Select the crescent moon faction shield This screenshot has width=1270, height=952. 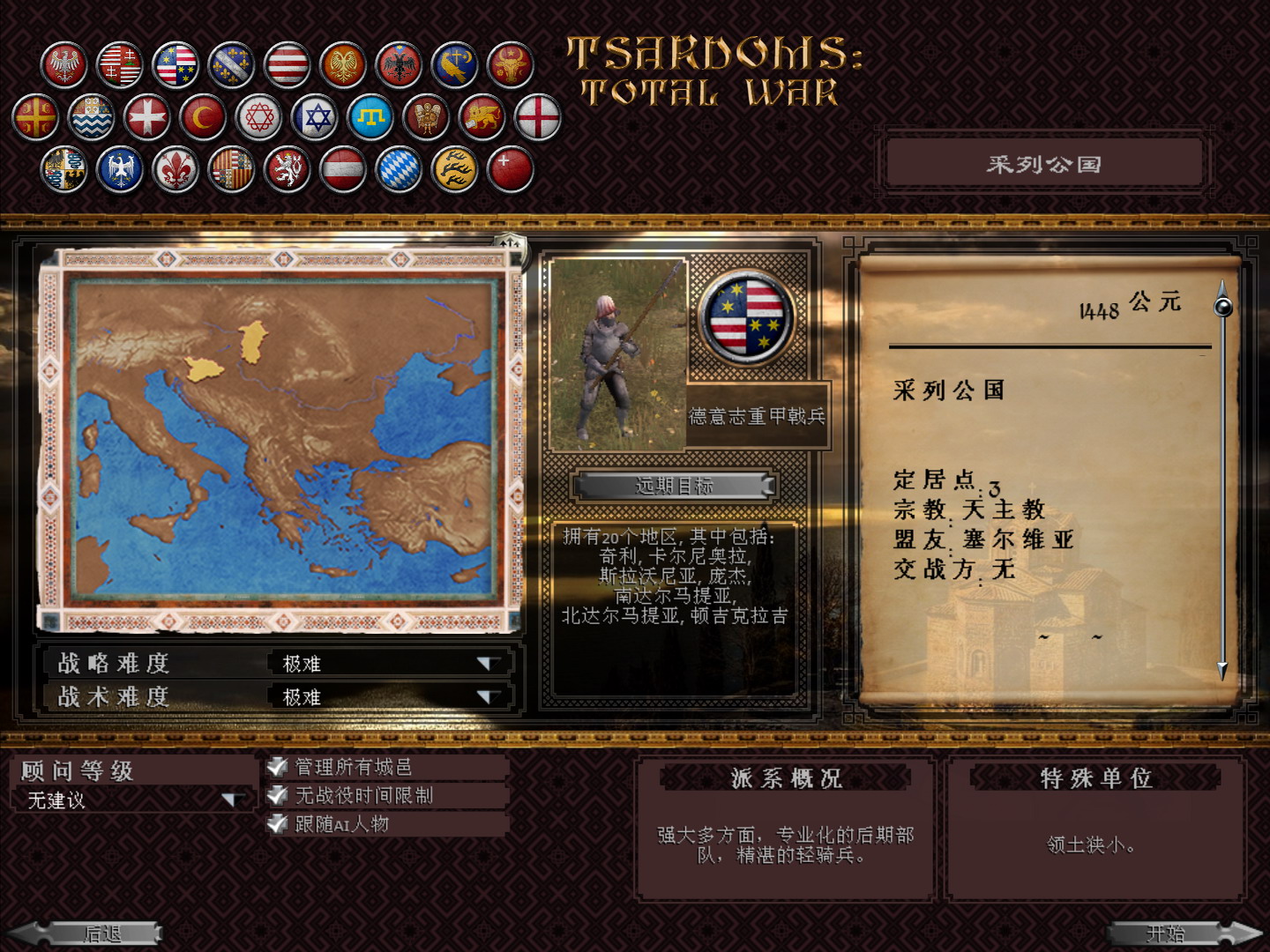coord(201,116)
